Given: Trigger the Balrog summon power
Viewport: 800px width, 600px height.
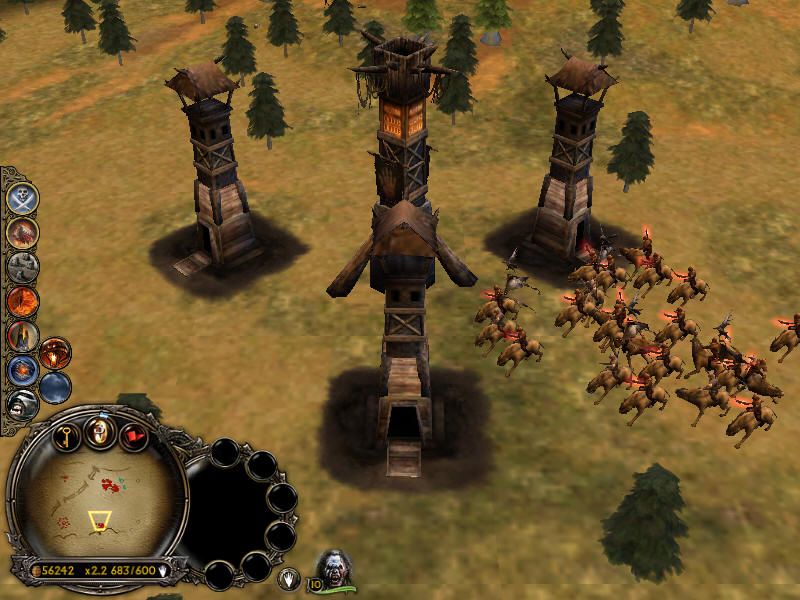Looking at the screenshot, I should 55,353.
